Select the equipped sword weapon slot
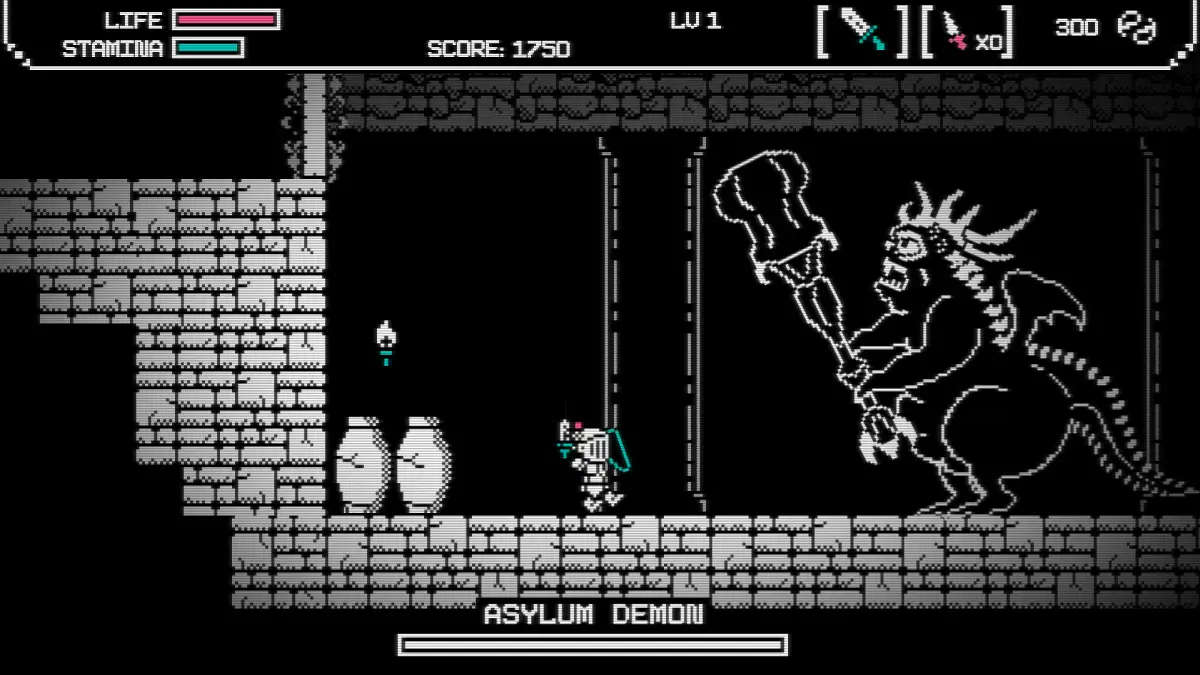The image size is (1200, 675). (x=862, y=30)
